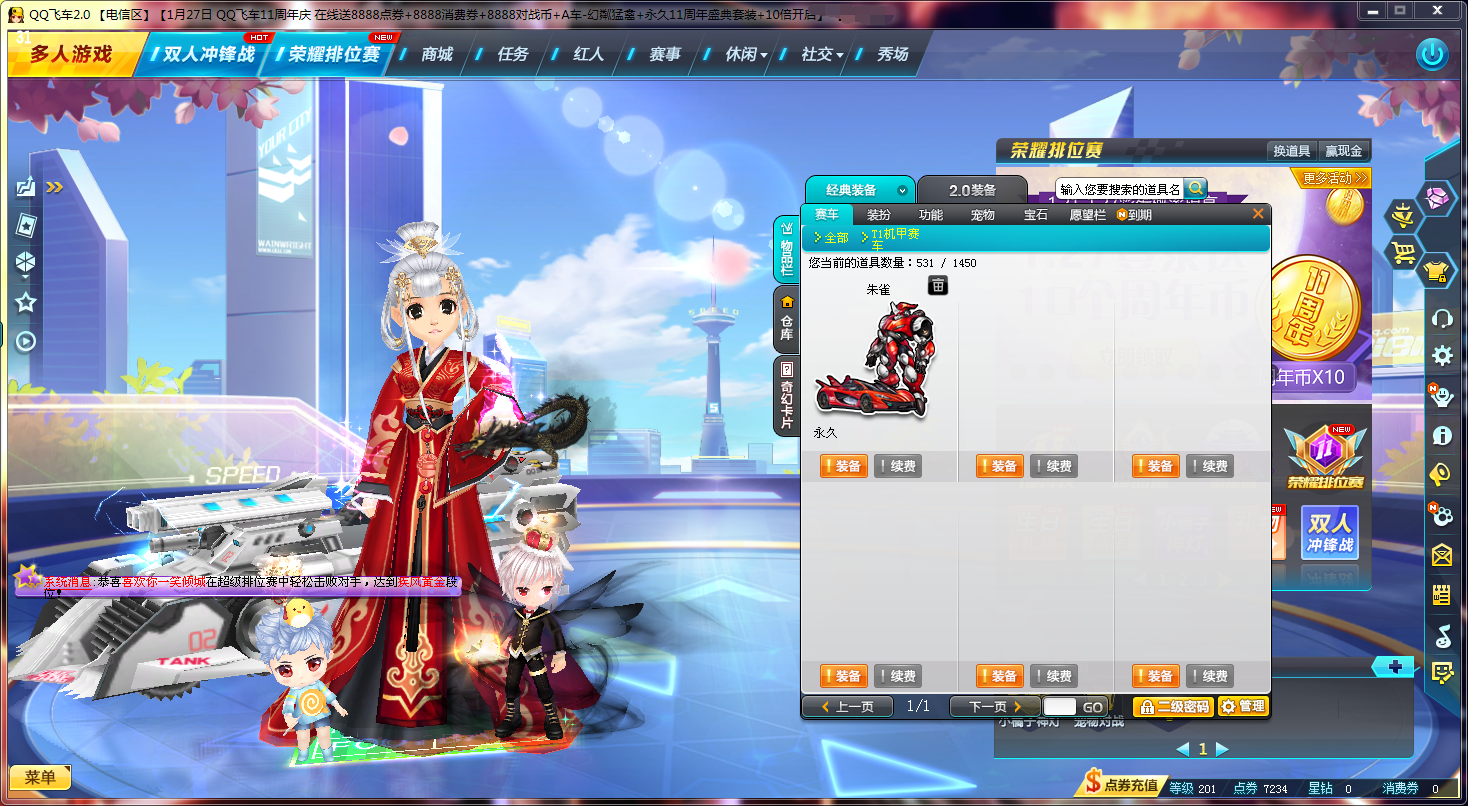Open the customer service headphones icon
Screen dimensions: 1468x806
pyautogui.click(x=1443, y=318)
